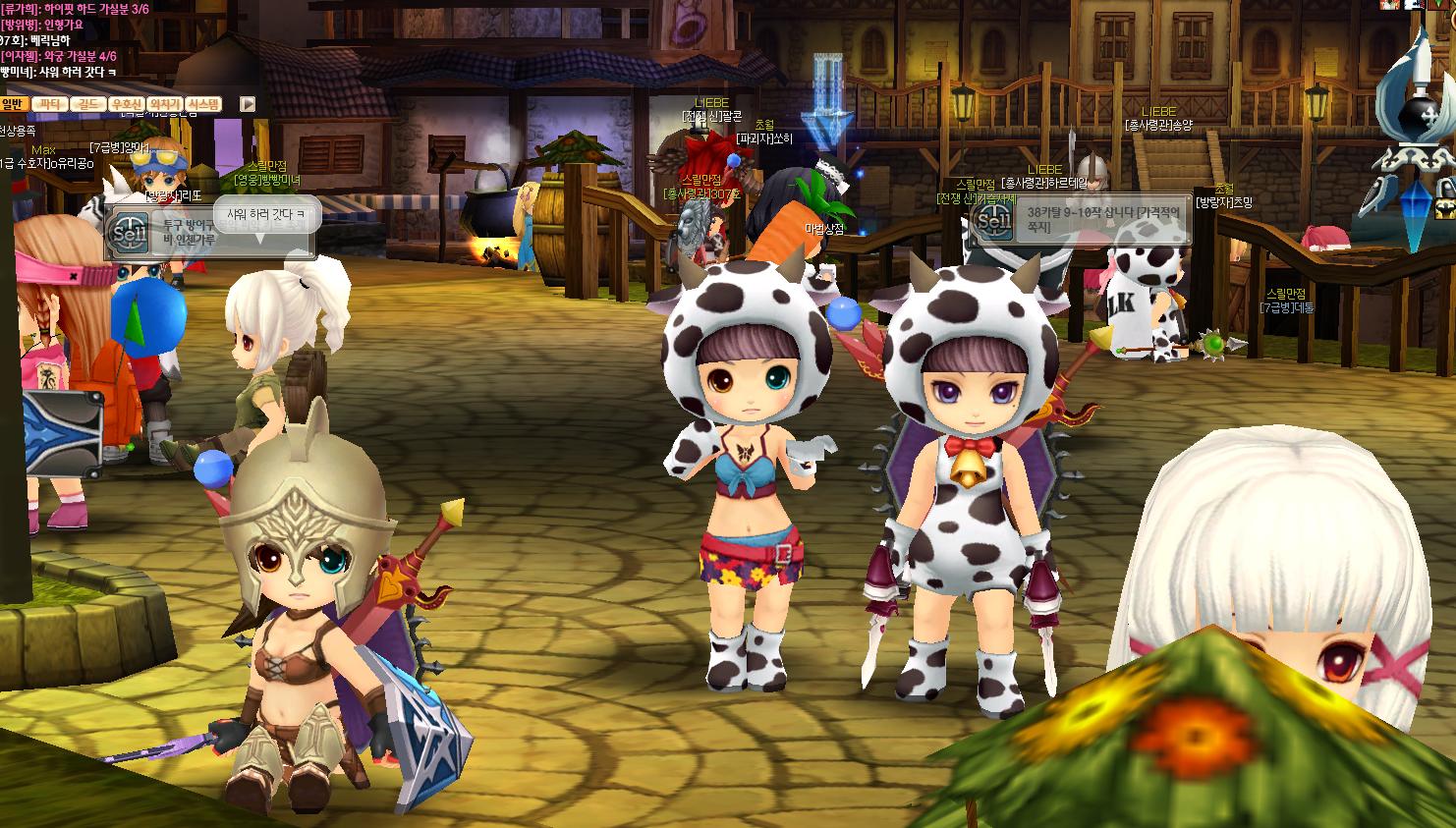Open the 길드 chat tab
This screenshot has width=1456, height=828.
click(x=87, y=104)
